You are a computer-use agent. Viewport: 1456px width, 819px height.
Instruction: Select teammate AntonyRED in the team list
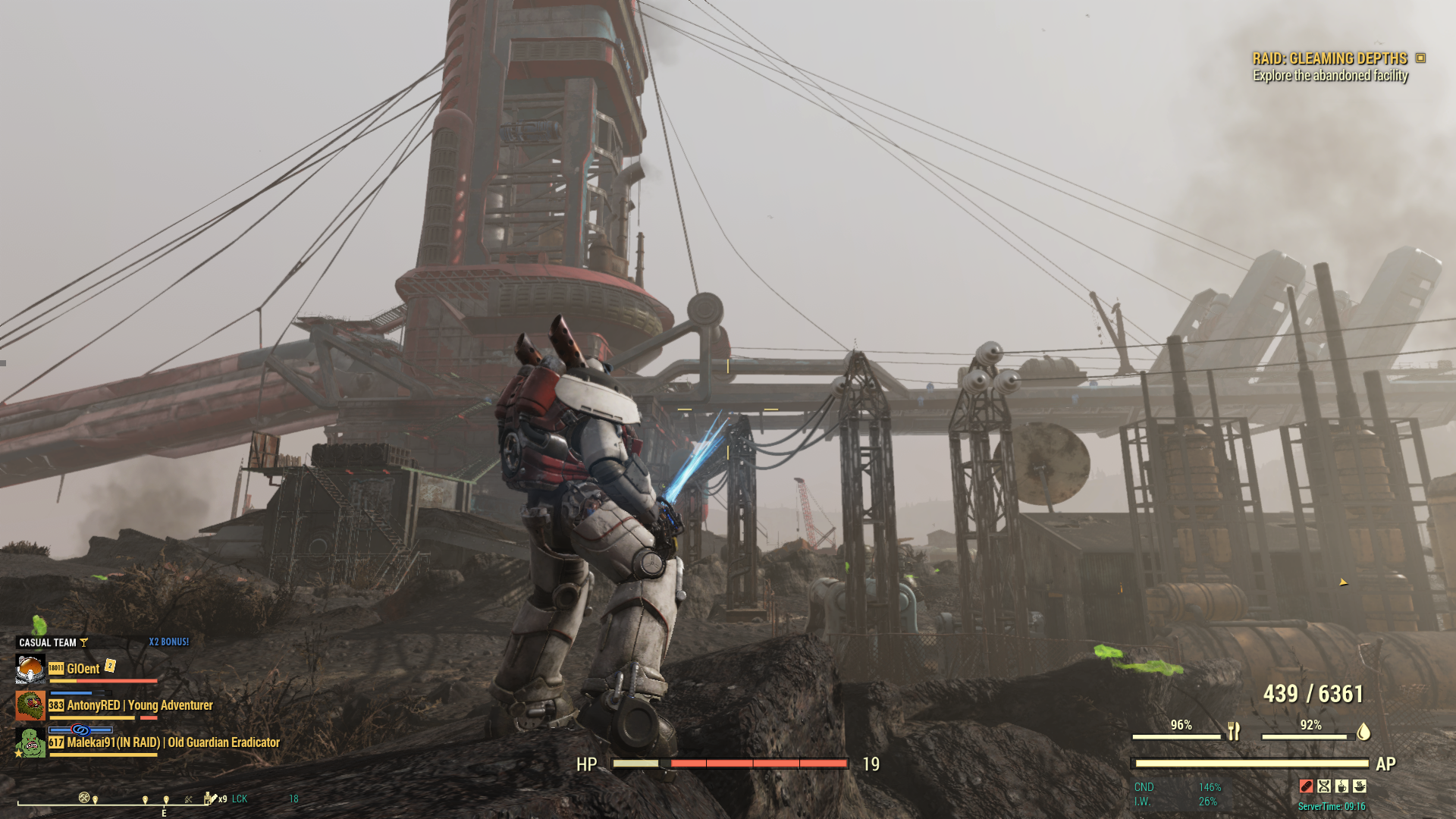click(x=140, y=705)
